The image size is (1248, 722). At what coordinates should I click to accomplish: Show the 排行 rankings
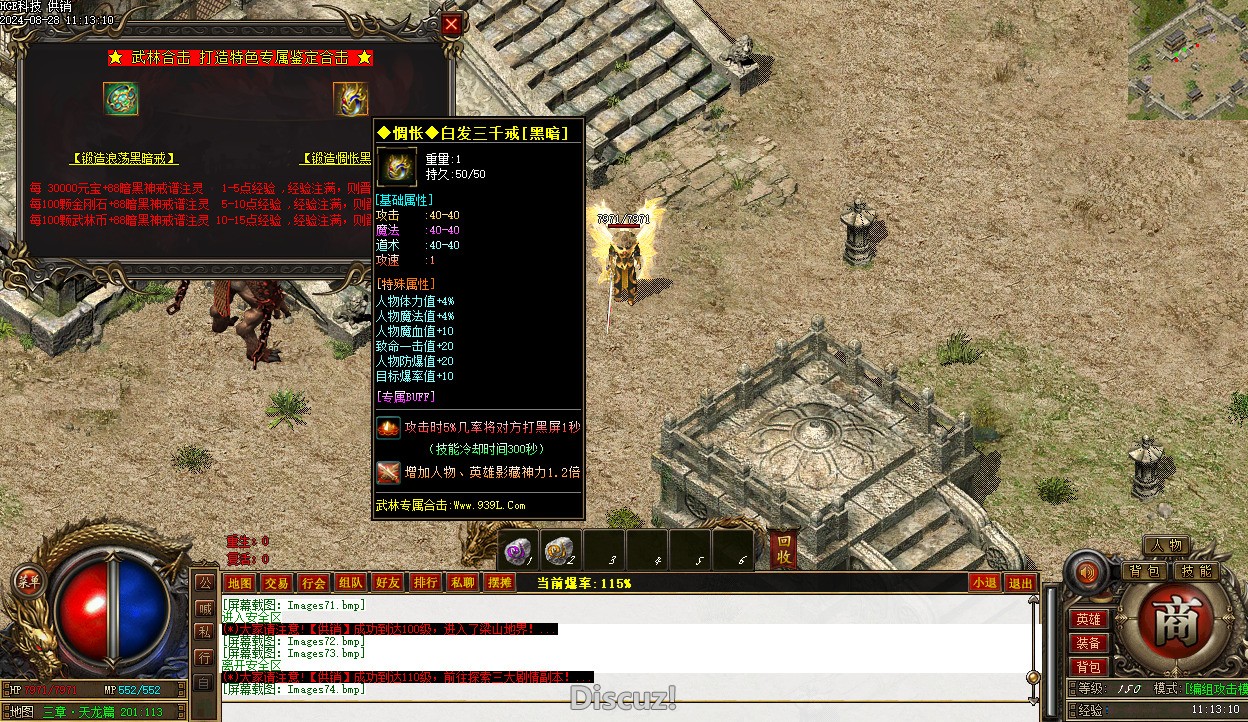425,583
